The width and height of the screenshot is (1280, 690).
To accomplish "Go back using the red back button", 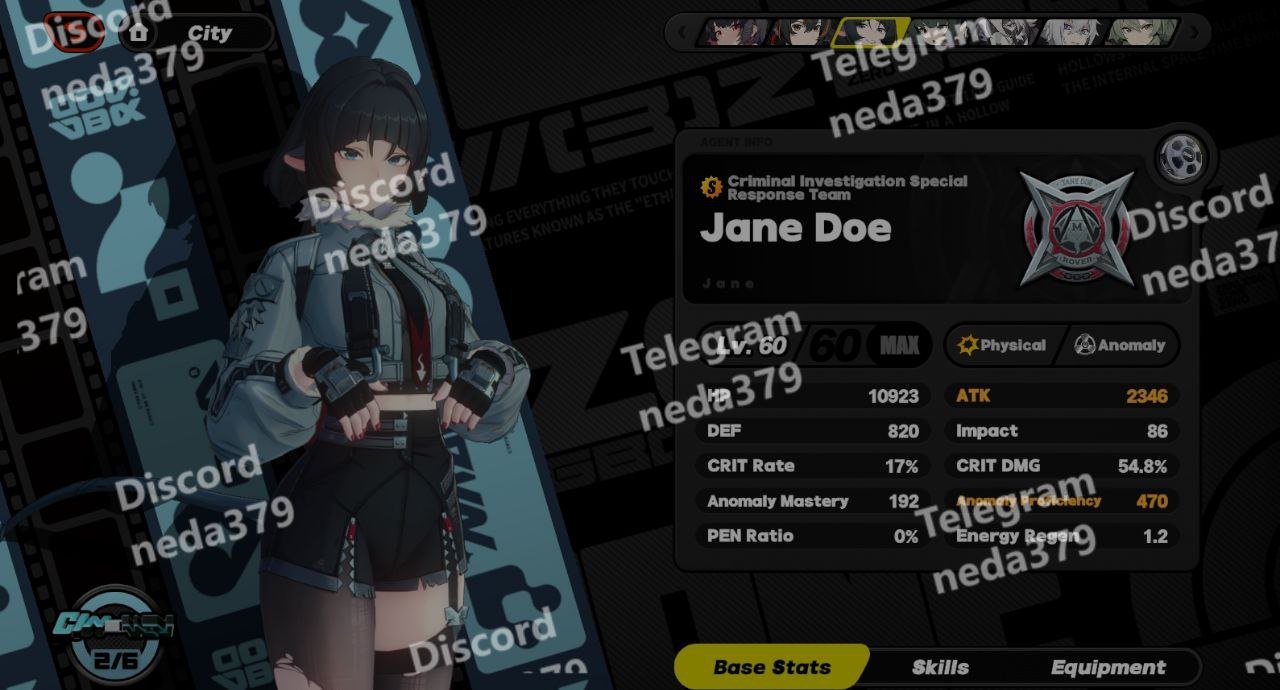I will click(x=72, y=32).
